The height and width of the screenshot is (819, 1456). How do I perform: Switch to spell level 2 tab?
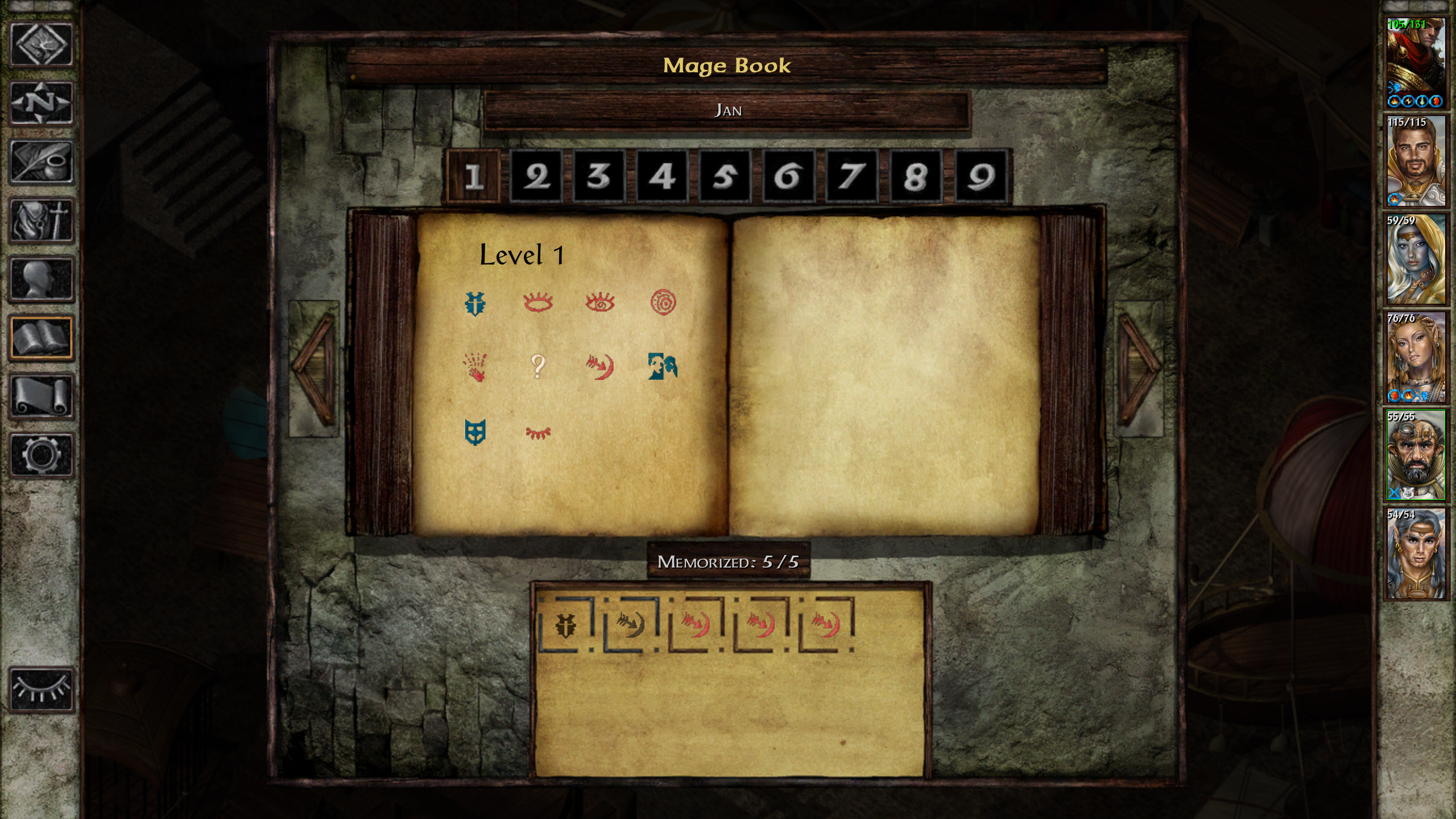[x=536, y=176]
